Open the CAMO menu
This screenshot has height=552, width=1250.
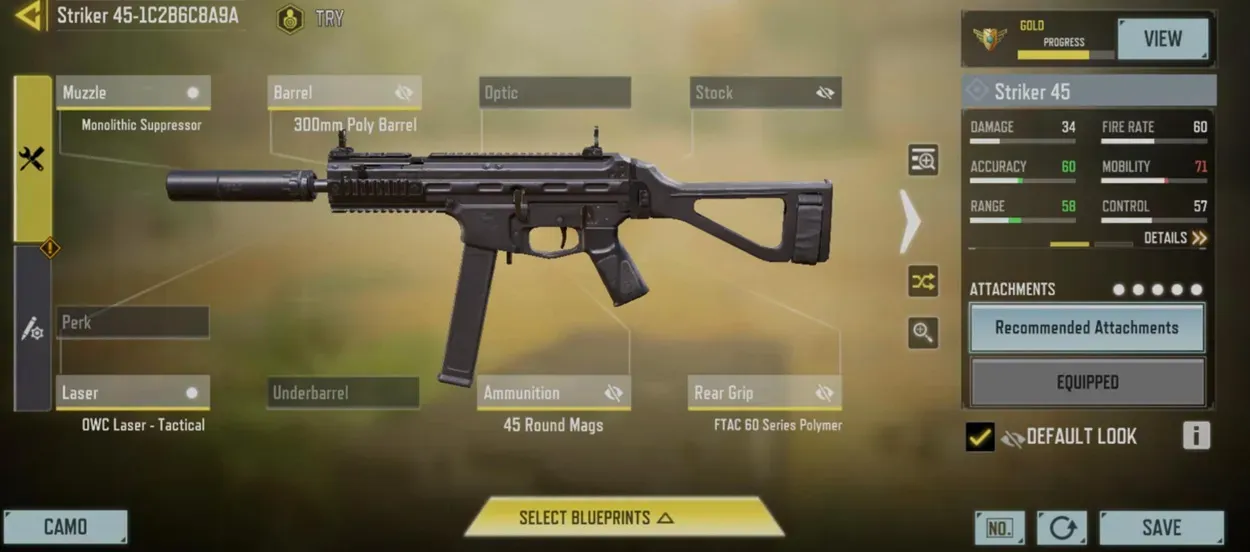[65, 527]
